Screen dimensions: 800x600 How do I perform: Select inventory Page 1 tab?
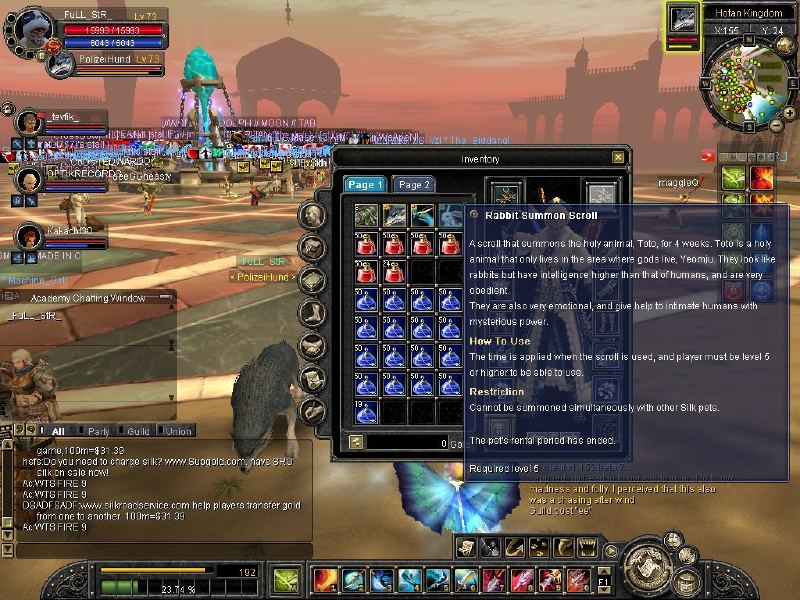[364, 185]
